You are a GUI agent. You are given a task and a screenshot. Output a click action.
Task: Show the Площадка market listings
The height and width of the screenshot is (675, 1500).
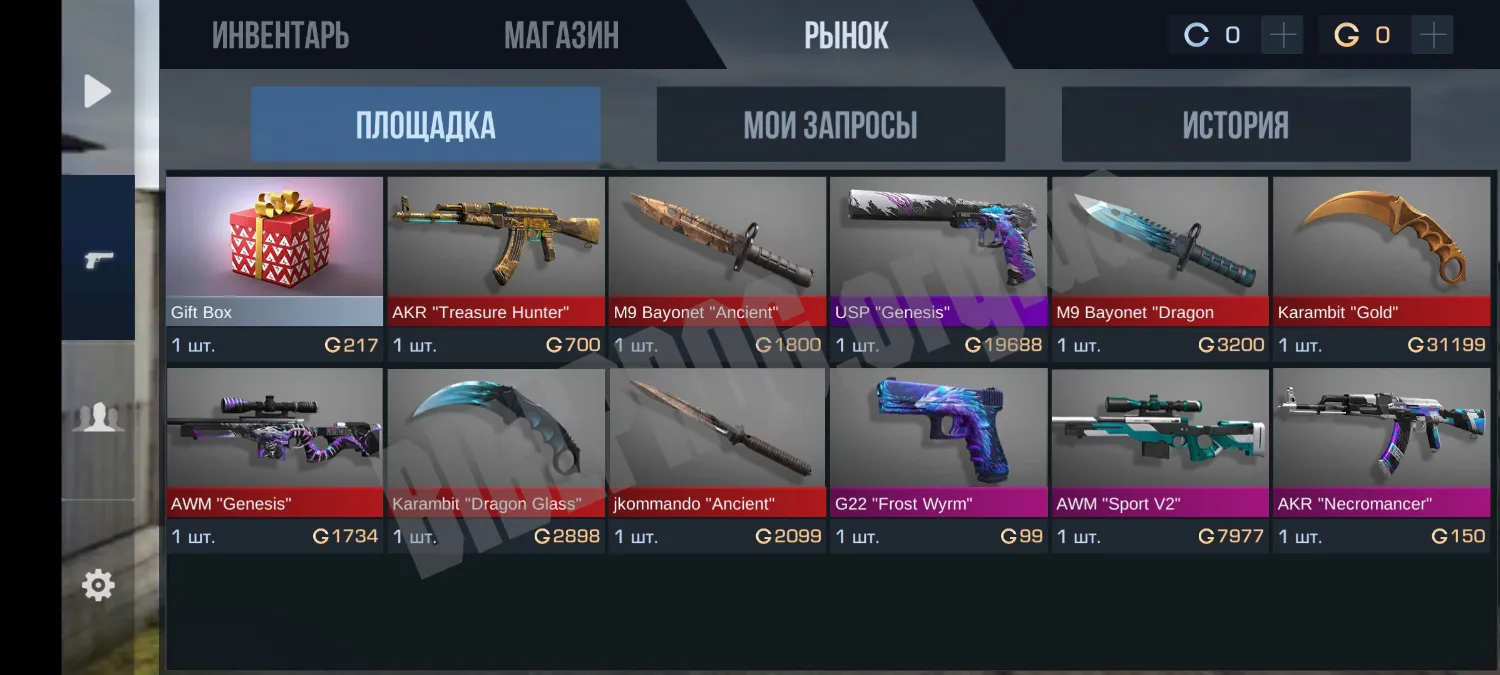(x=425, y=125)
